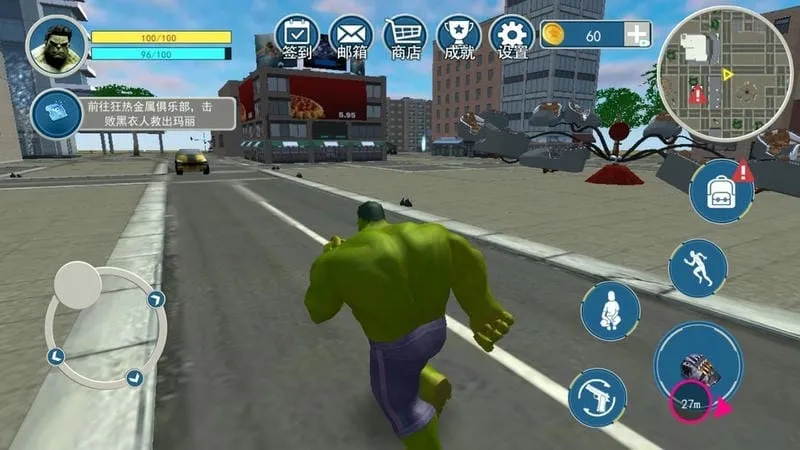This screenshot has height=450, width=800.
Task: Switch weapon with the pistol icon
Action: [x=598, y=397]
